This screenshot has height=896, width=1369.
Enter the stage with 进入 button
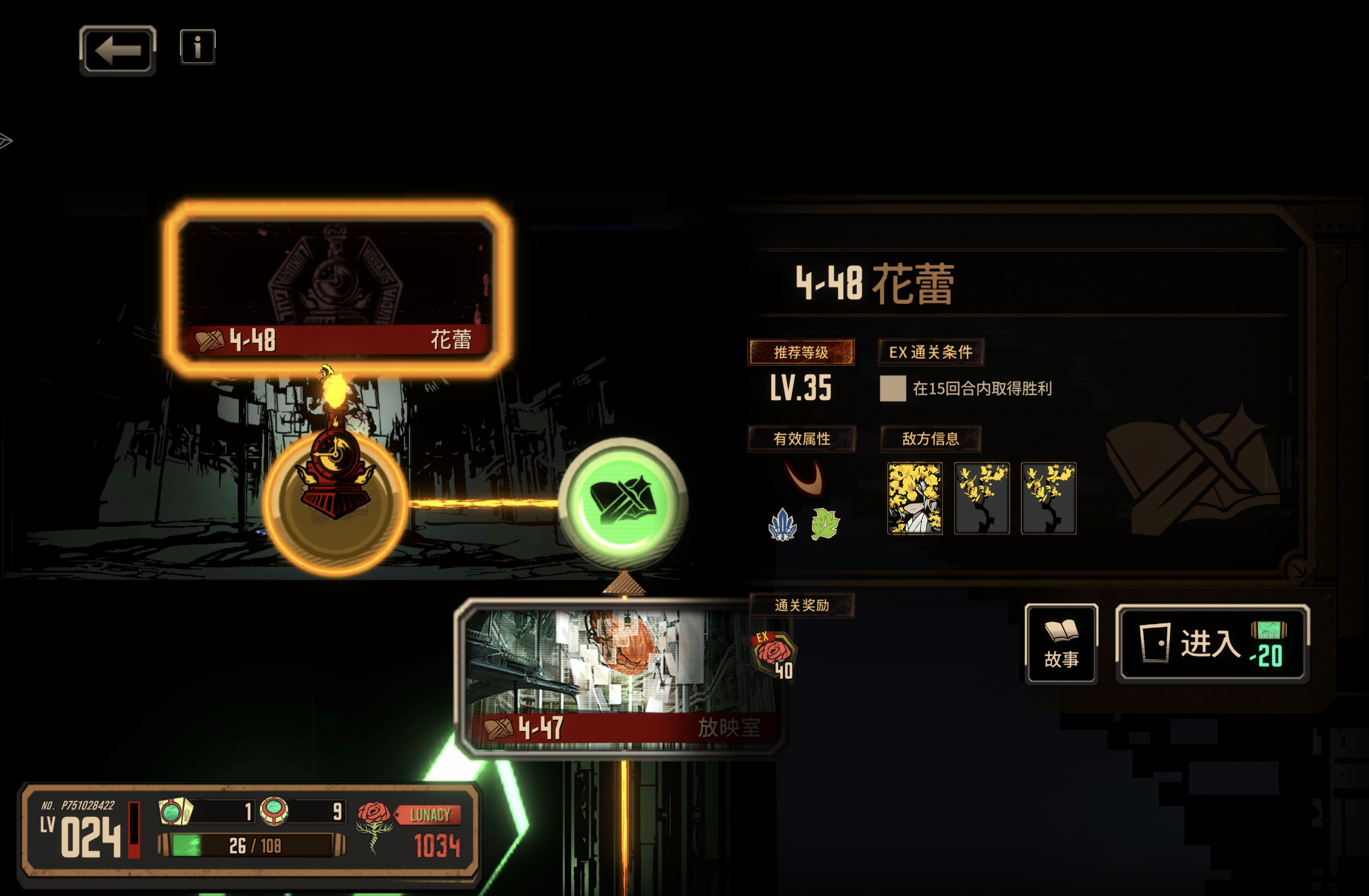pyautogui.click(x=1212, y=644)
